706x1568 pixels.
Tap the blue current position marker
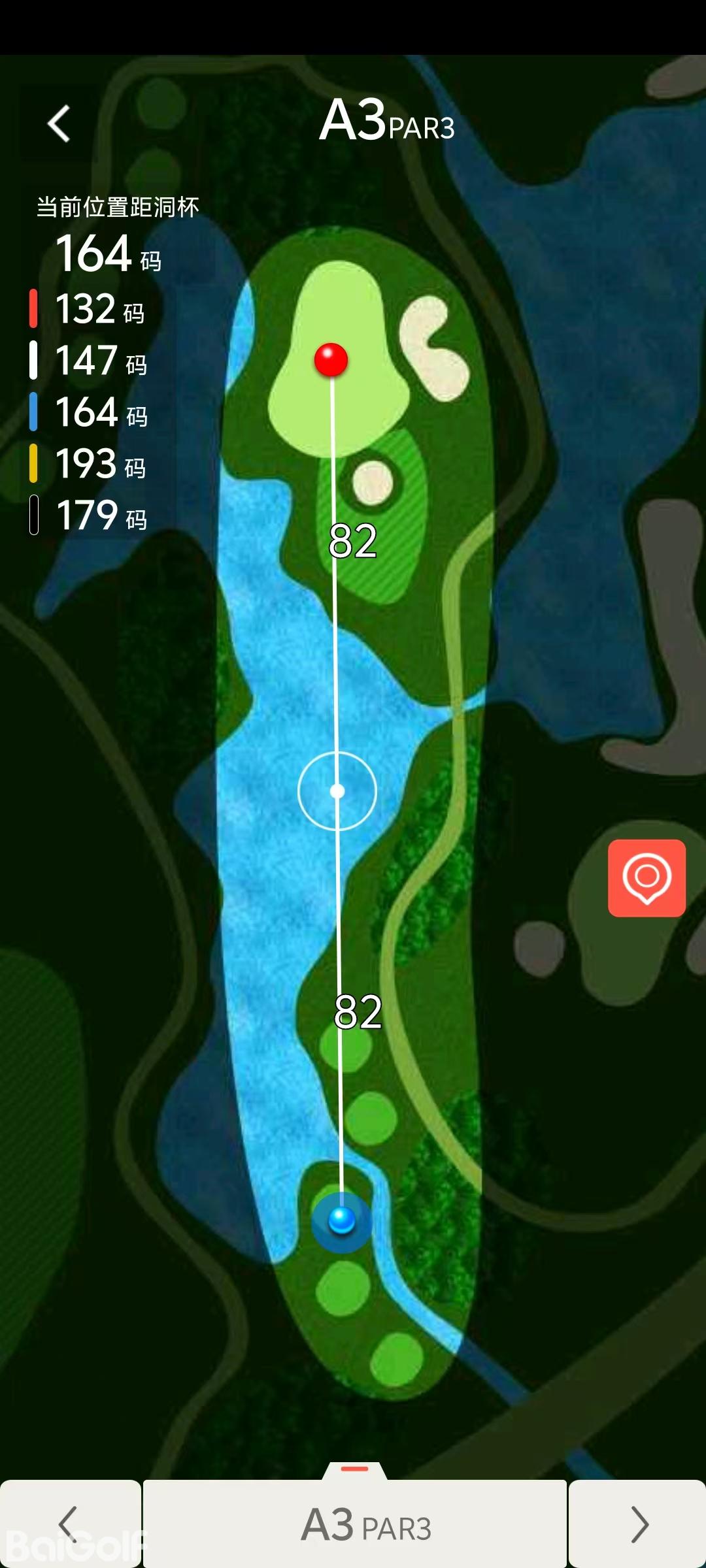coord(341,1220)
